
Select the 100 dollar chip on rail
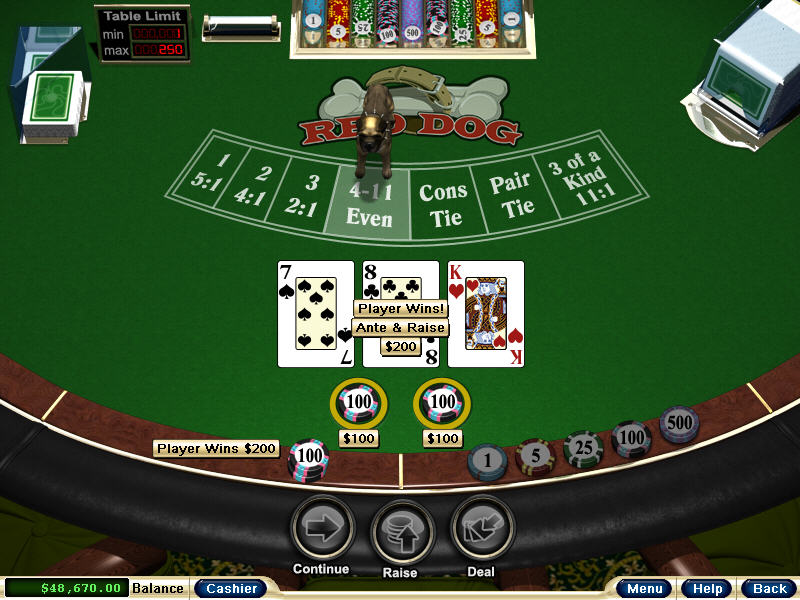point(632,438)
